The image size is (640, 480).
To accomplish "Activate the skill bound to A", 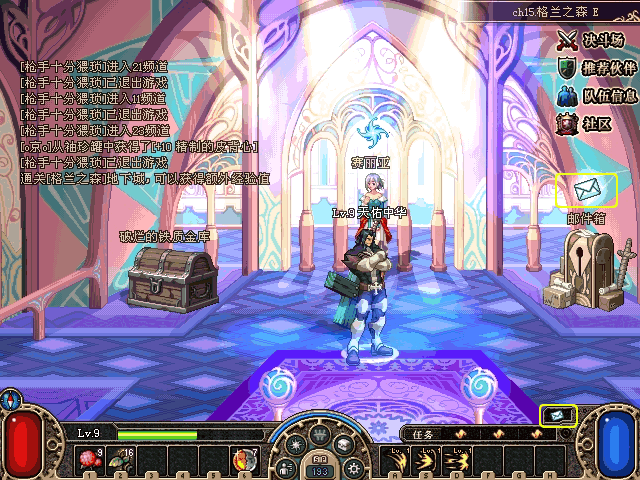I will pos(395,460).
